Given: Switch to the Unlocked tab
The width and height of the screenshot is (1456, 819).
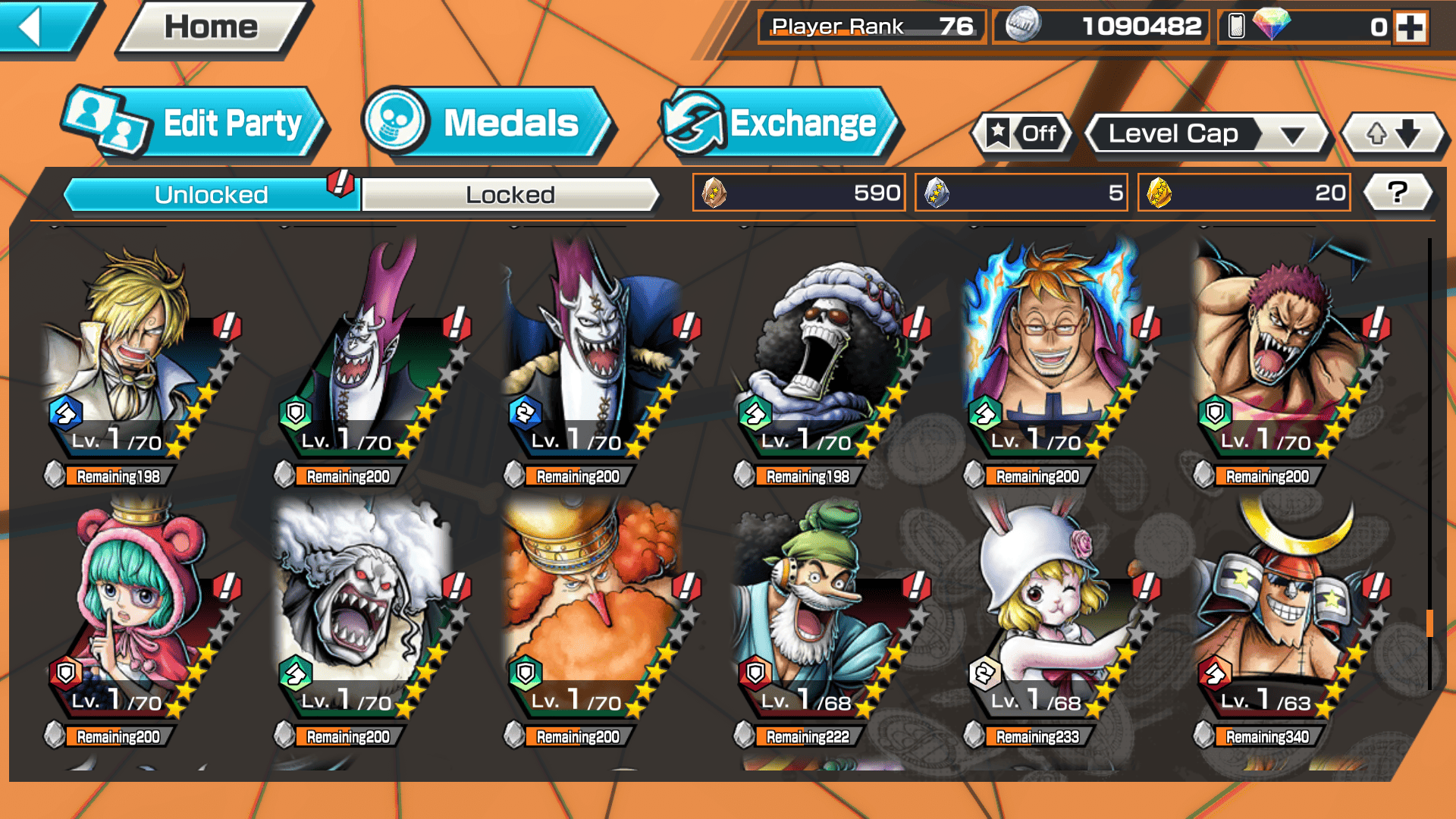Looking at the screenshot, I should (211, 195).
